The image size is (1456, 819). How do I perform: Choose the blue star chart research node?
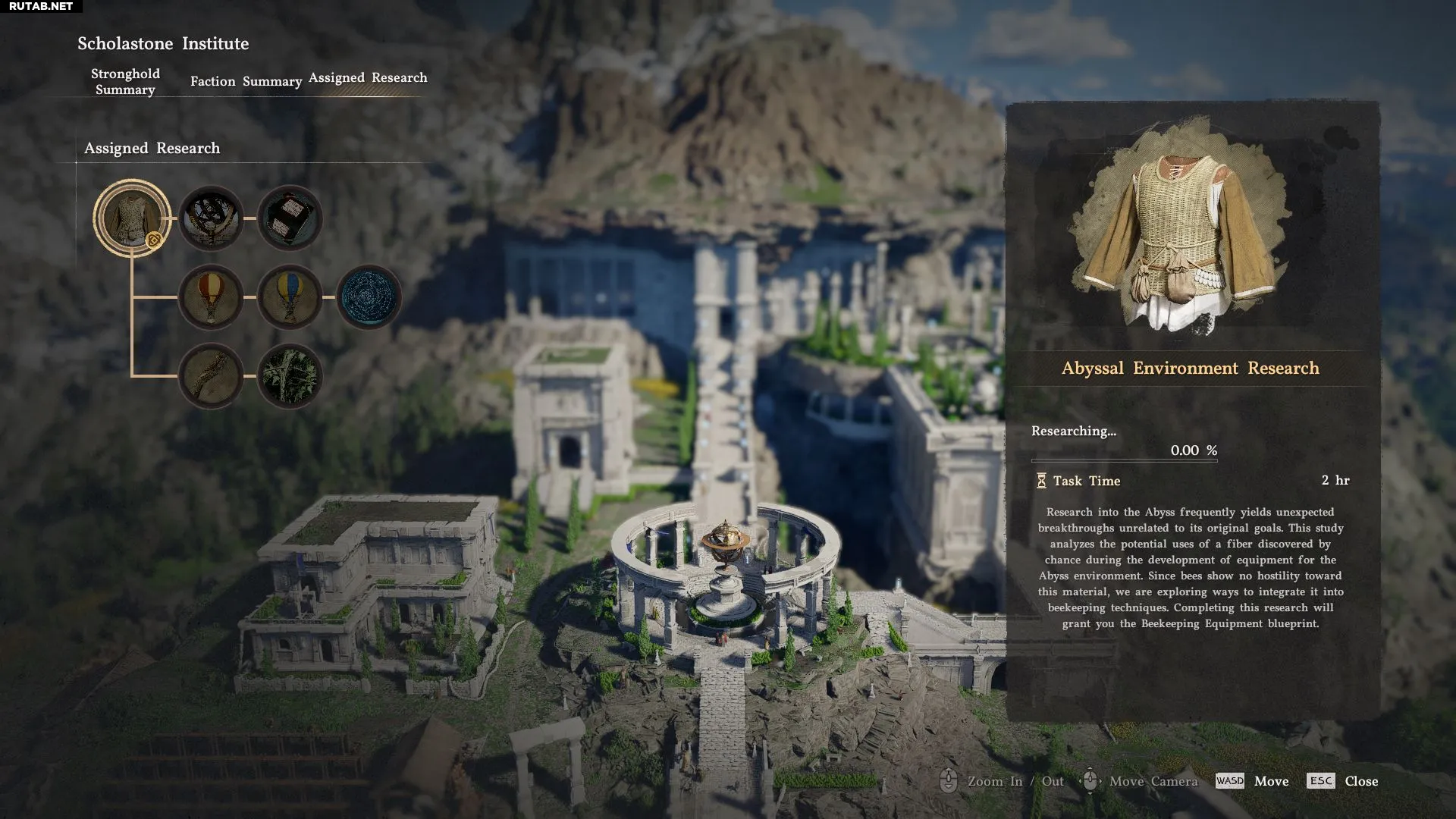point(369,297)
